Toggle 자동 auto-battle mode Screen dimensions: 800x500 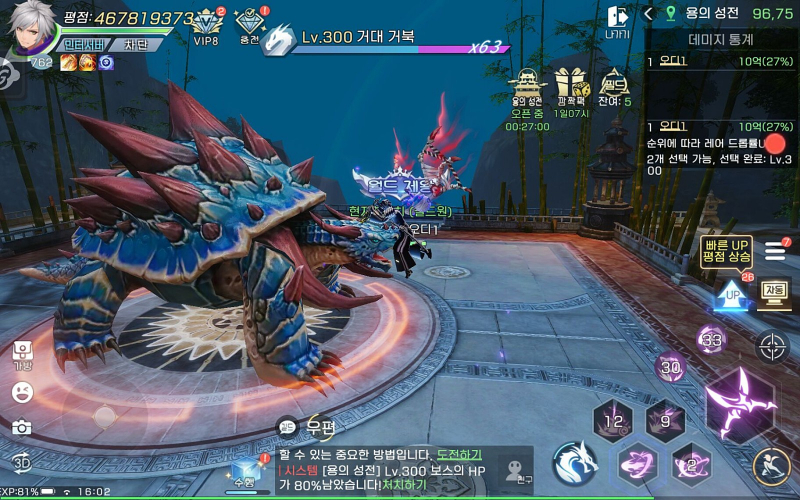pos(773,292)
